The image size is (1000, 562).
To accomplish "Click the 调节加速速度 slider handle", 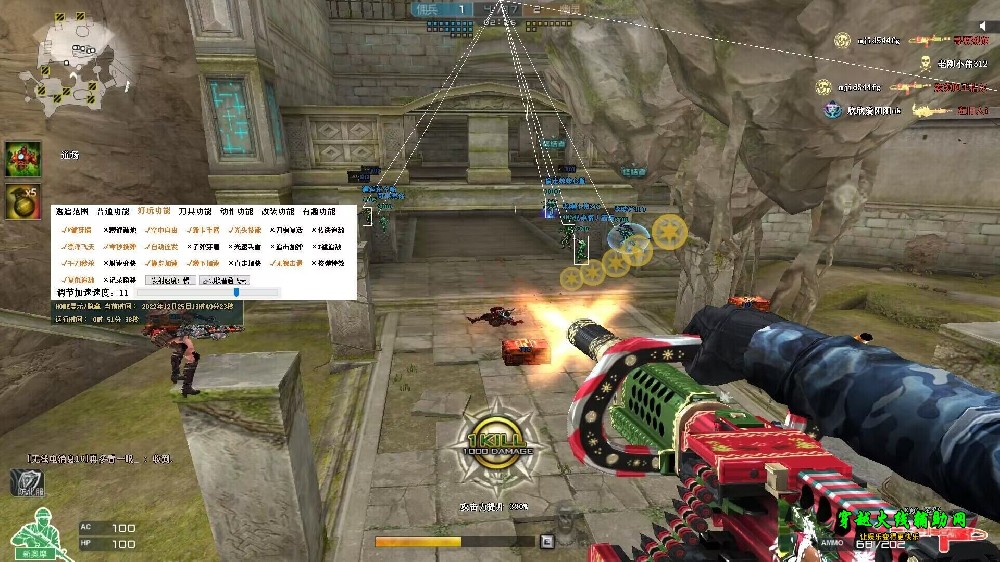I will [235, 292].
